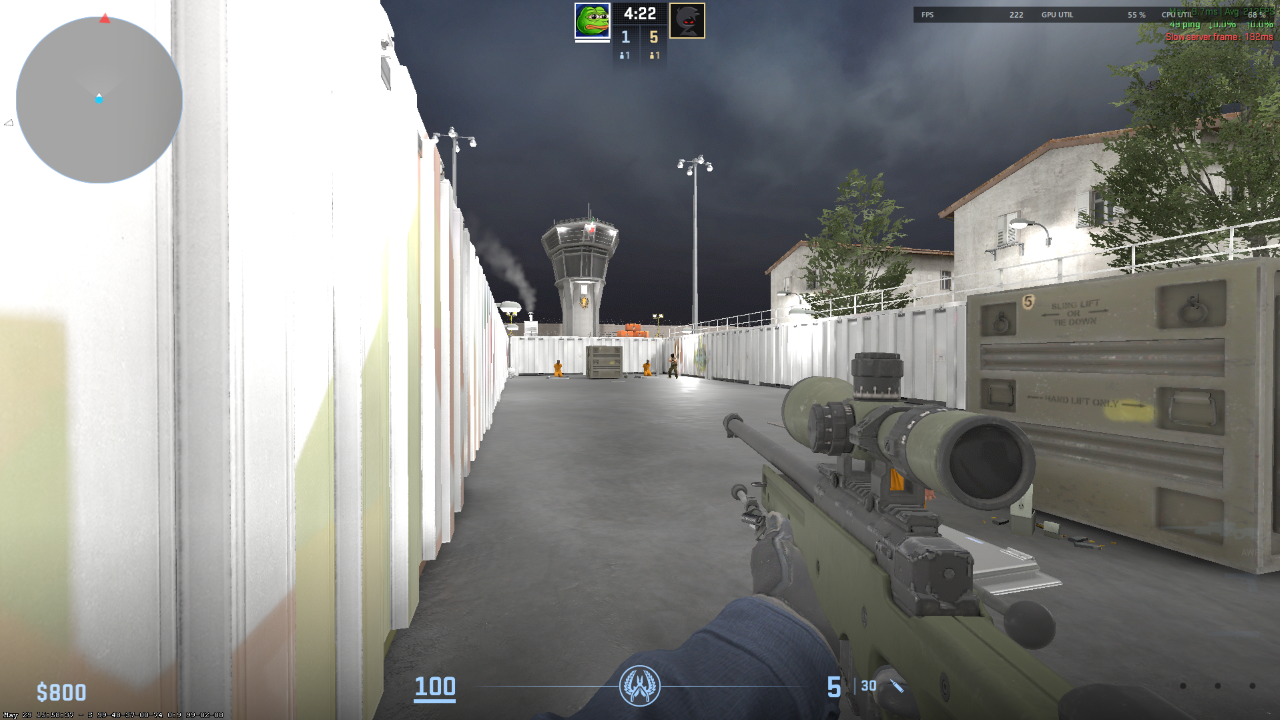This screenshot has height=720, width=1280.
Task: Select the blue team score 1
Action: 624,37
